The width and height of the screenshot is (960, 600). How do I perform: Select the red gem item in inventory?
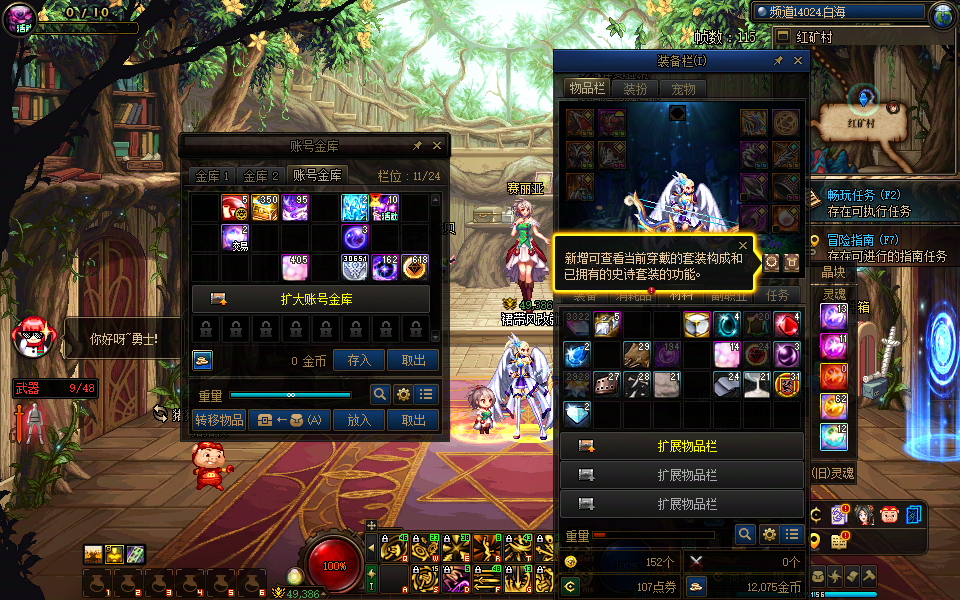787,325
